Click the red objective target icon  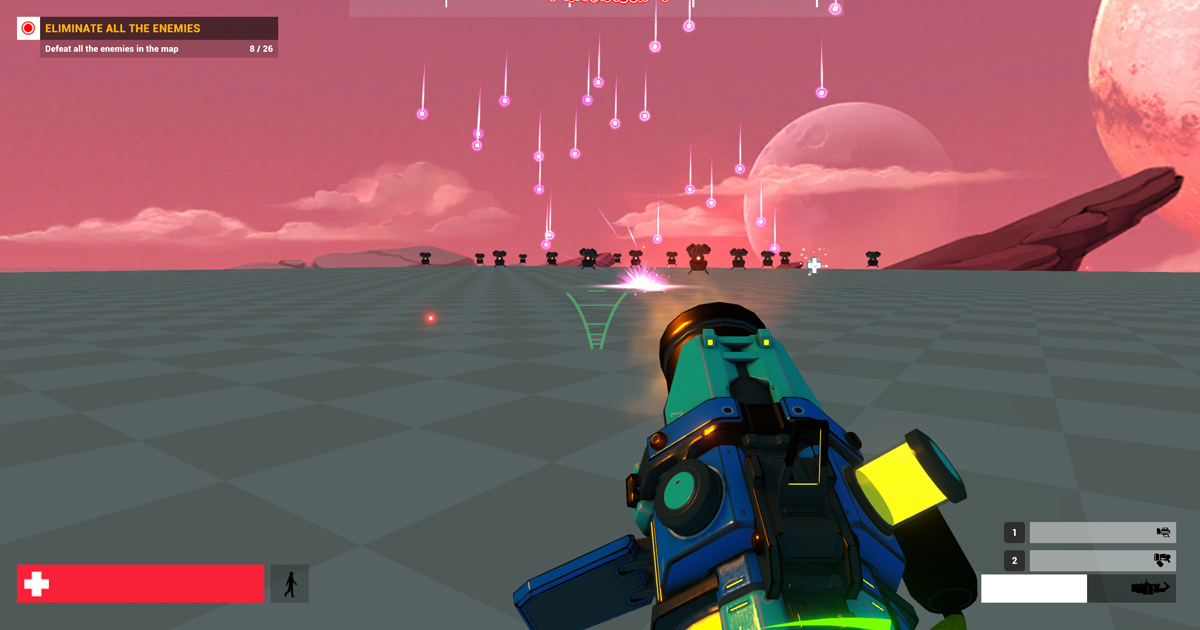28,29
